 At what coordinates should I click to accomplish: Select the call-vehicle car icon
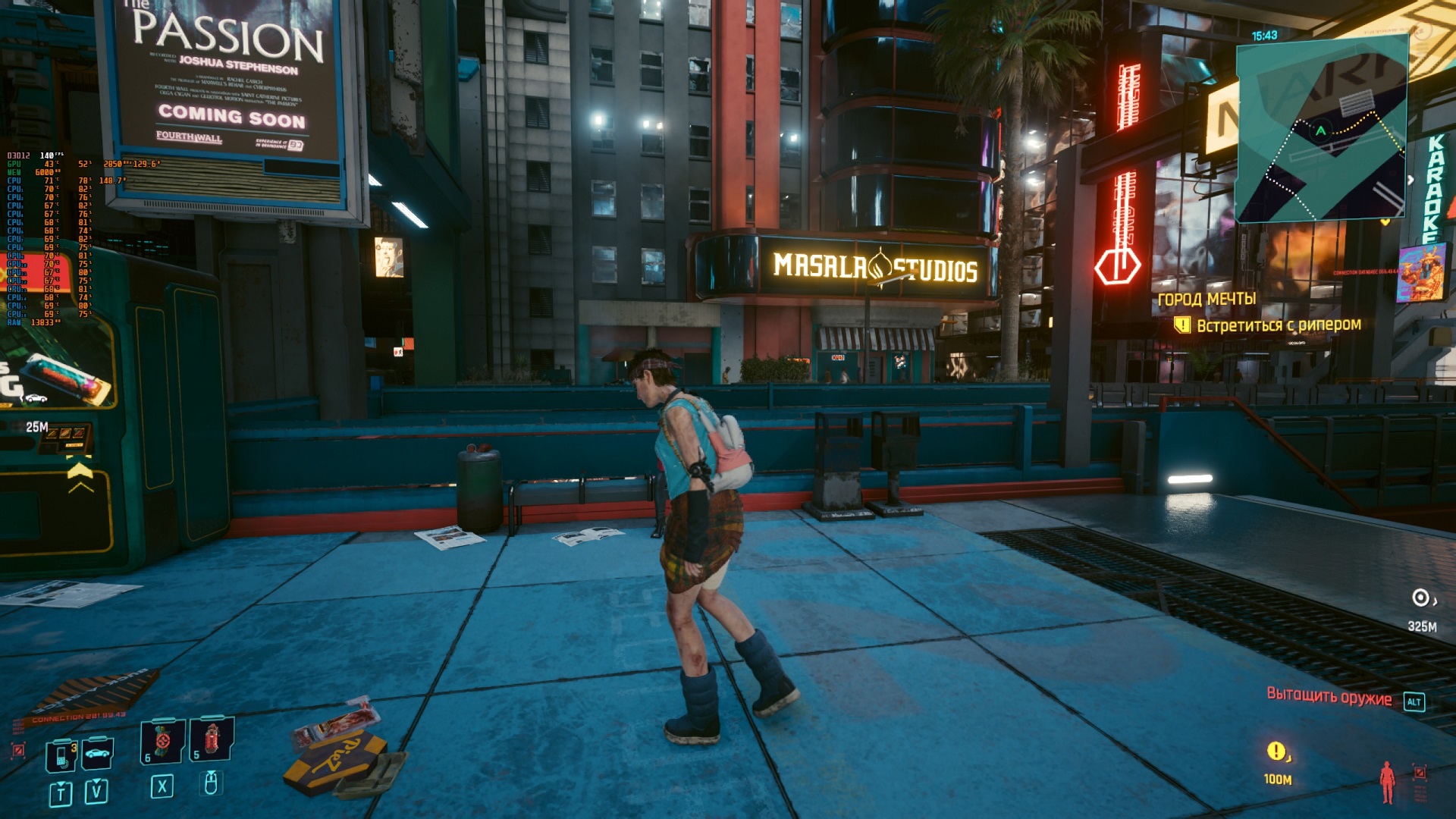pos(98,753)
